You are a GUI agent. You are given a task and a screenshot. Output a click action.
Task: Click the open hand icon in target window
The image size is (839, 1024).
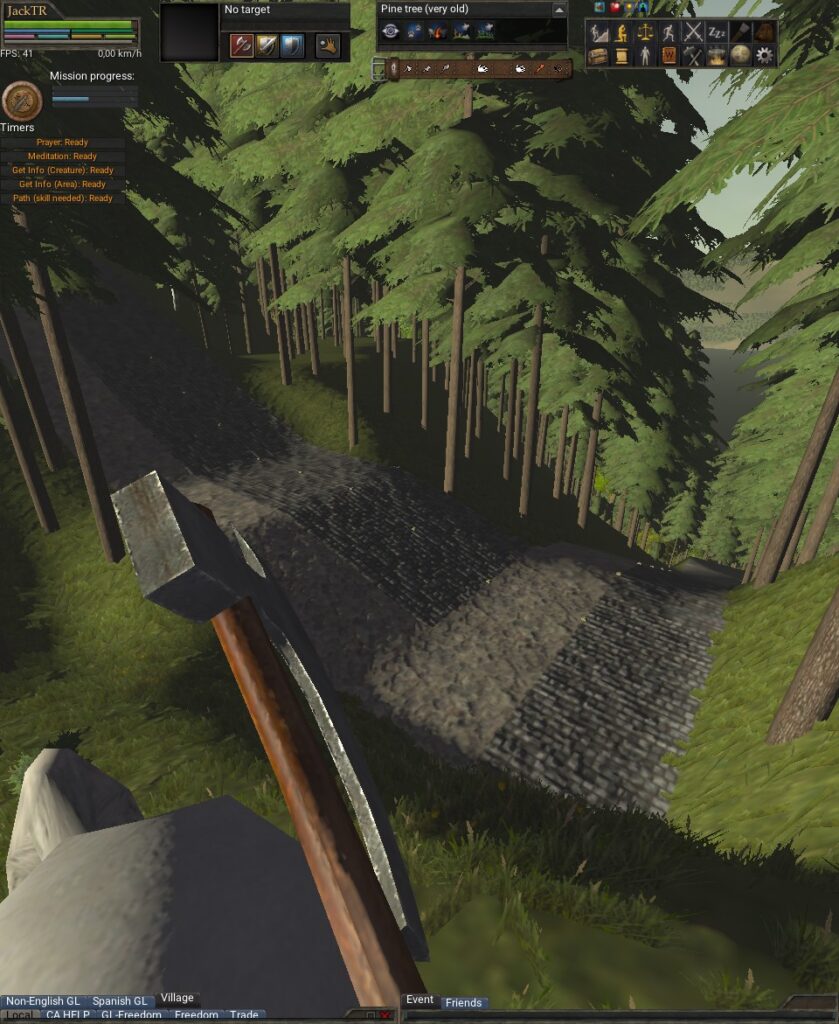[x=328, y=45]
